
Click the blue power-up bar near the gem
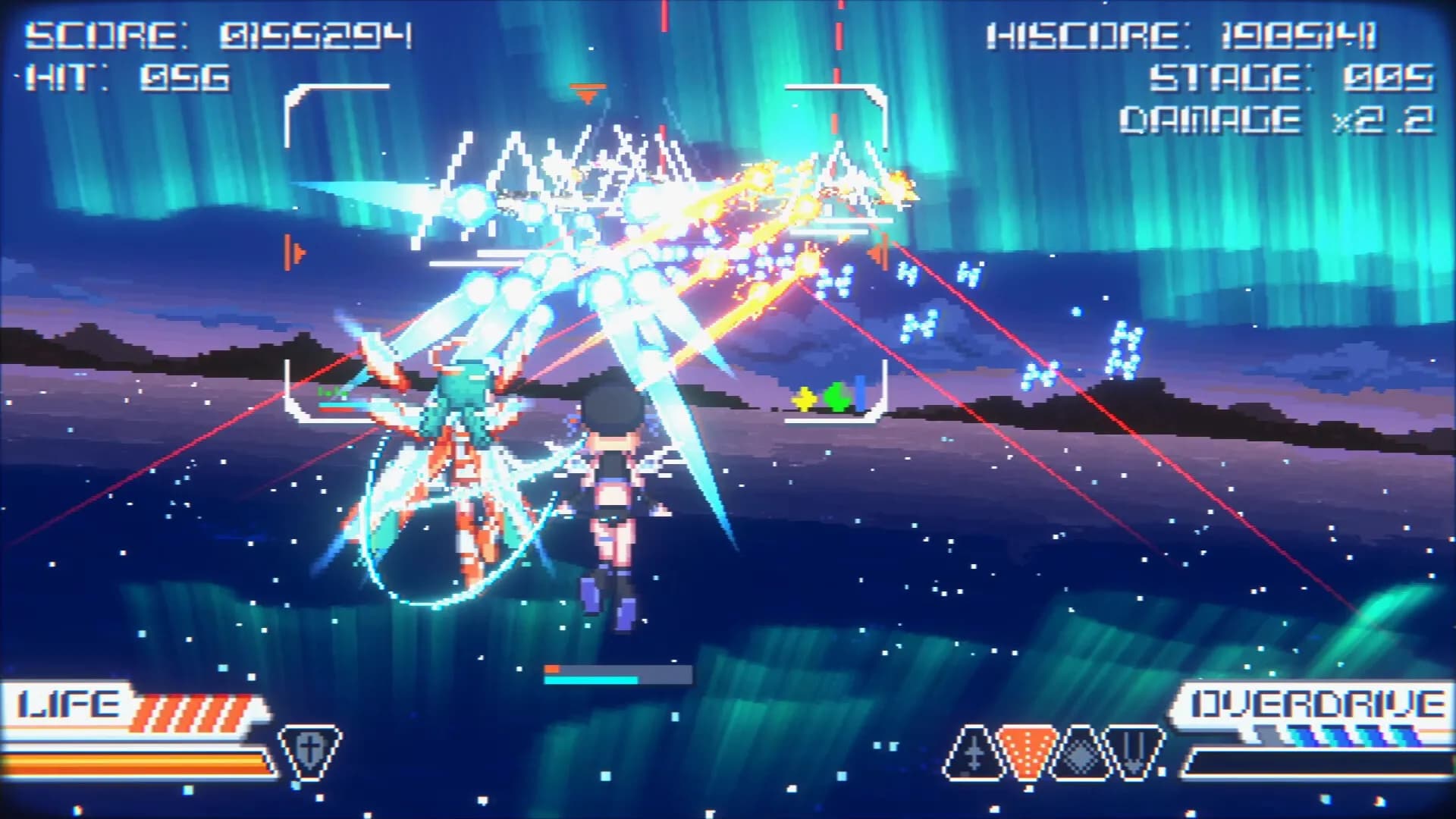pos(861,393)
